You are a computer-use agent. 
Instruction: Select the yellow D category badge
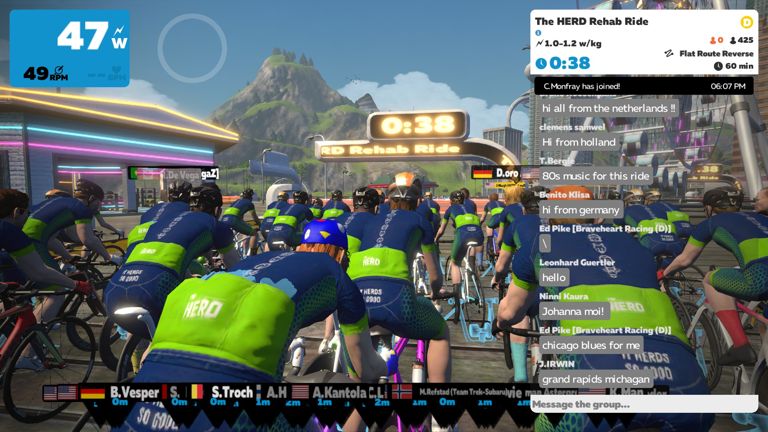pyautogui.click(x=746, y=22)
